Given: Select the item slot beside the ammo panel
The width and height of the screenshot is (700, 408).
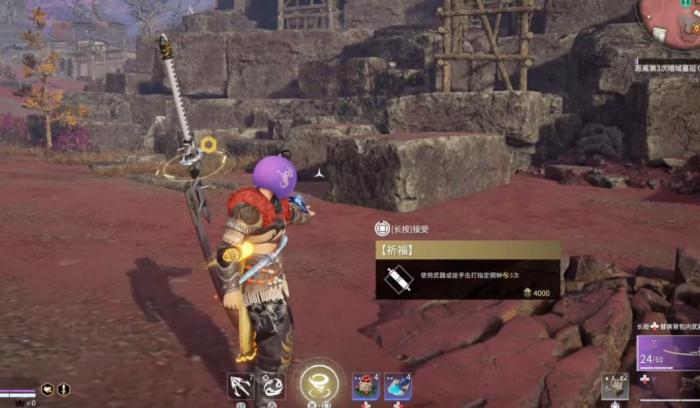Looking at the screenshot, I should [x=615, y=385].
